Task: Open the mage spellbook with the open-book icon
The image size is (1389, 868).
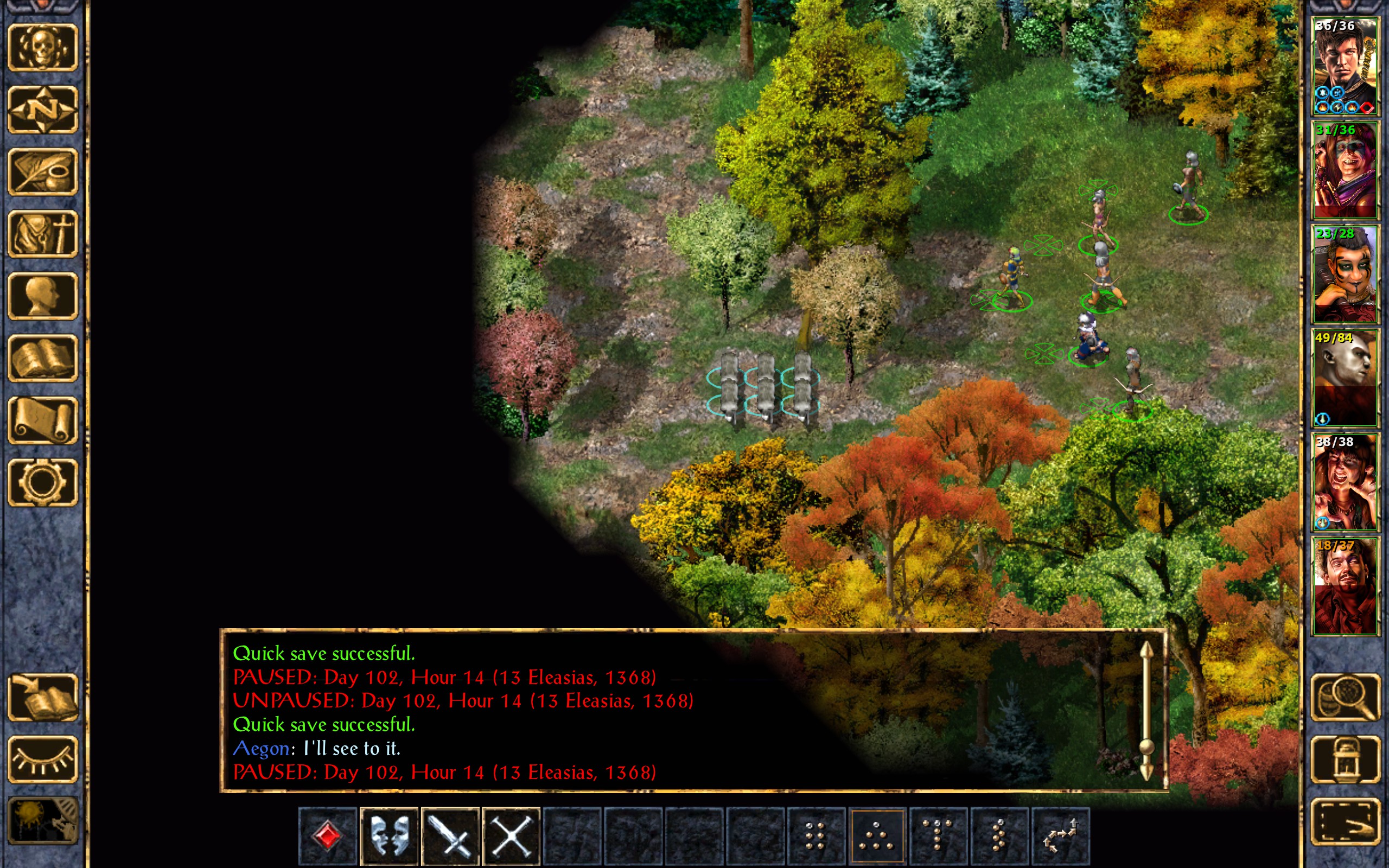Action: [x=42, y=358]
